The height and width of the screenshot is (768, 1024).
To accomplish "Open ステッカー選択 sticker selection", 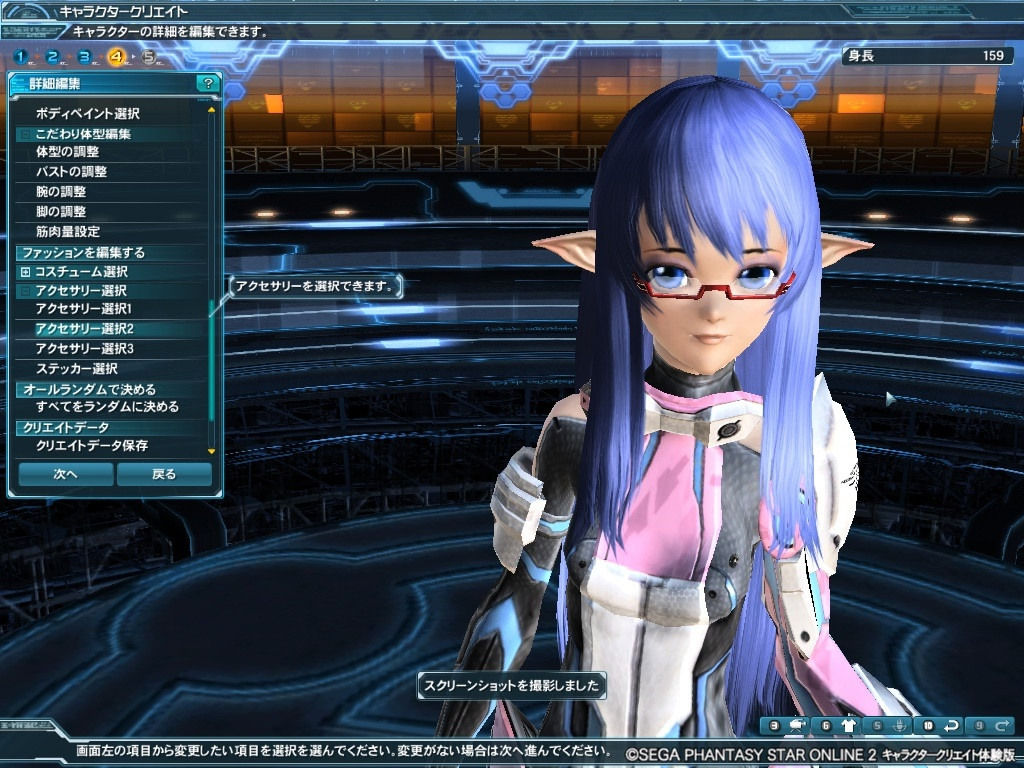I will click(77, 369).
